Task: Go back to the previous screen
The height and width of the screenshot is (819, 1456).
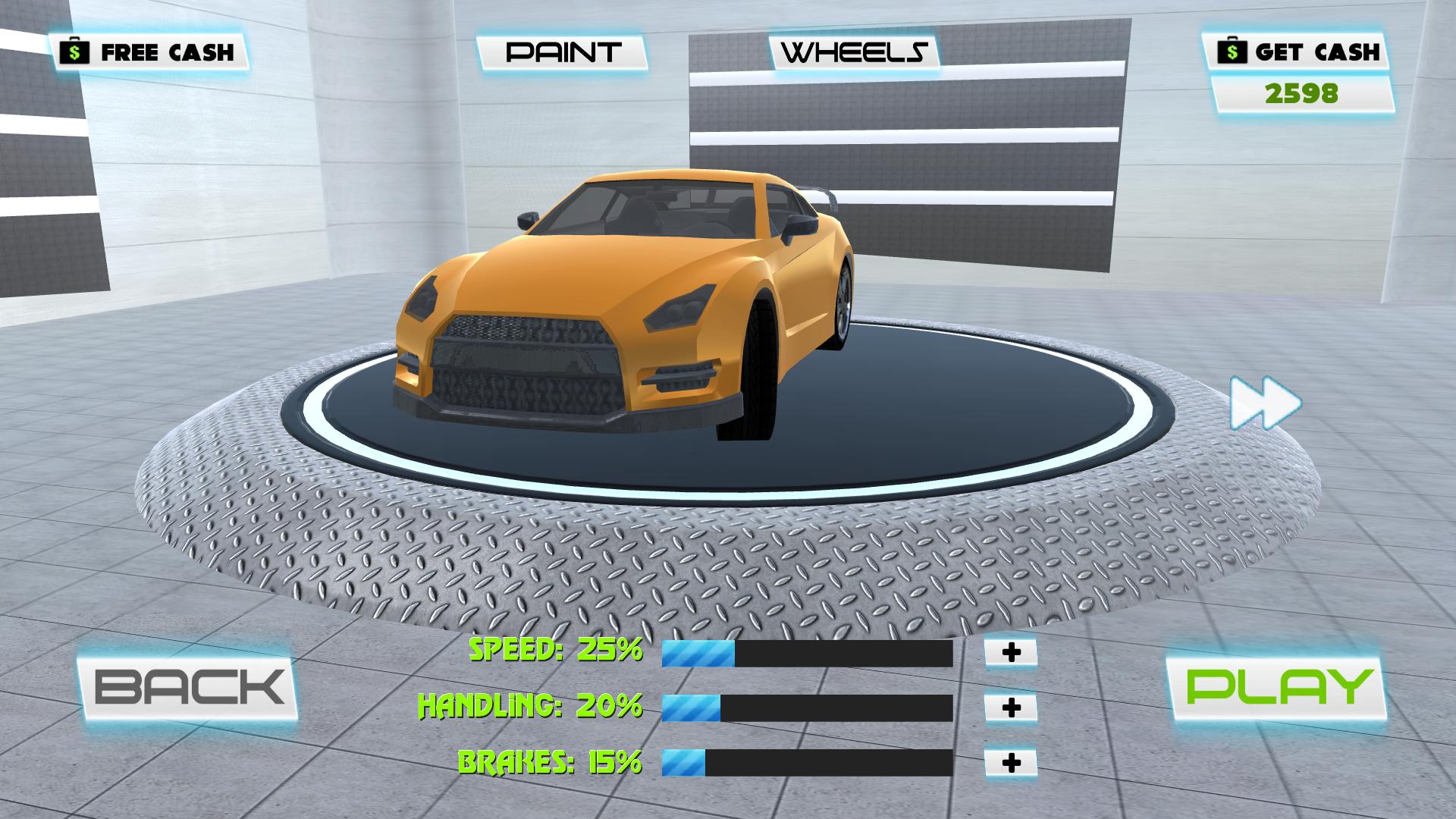Action: point(188,687)
